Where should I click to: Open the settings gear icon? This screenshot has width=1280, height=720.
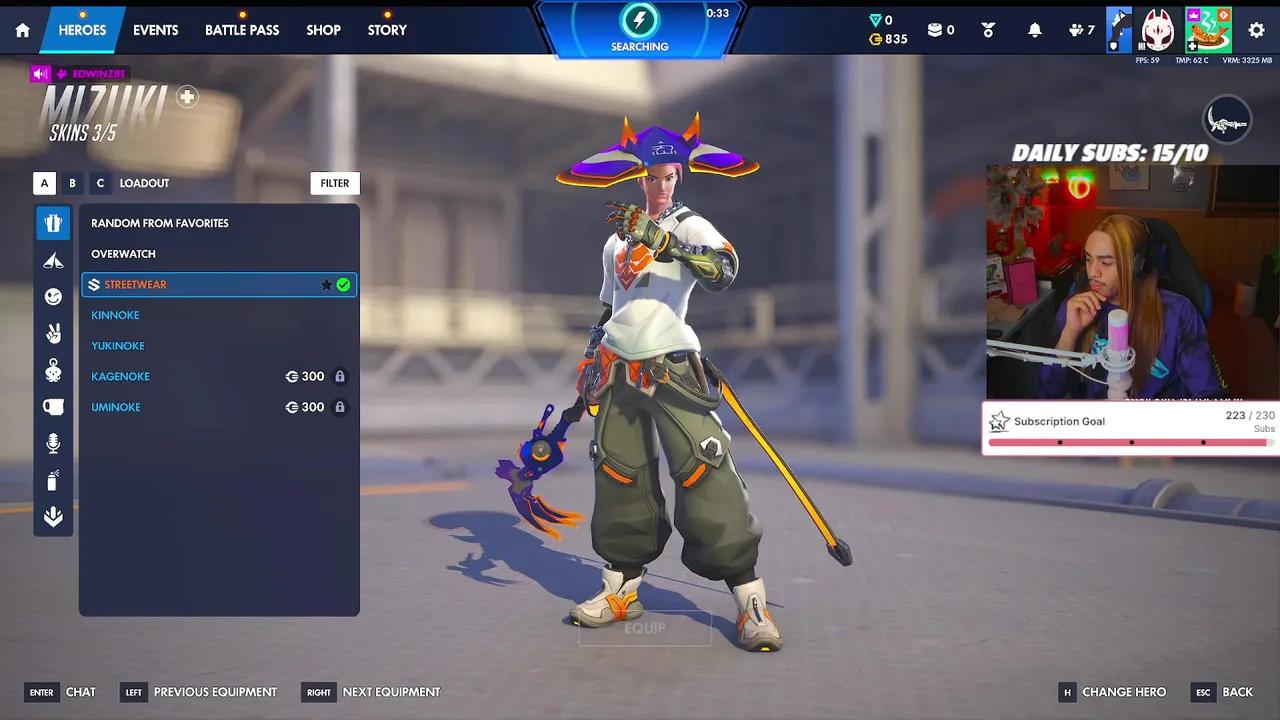1256,31
